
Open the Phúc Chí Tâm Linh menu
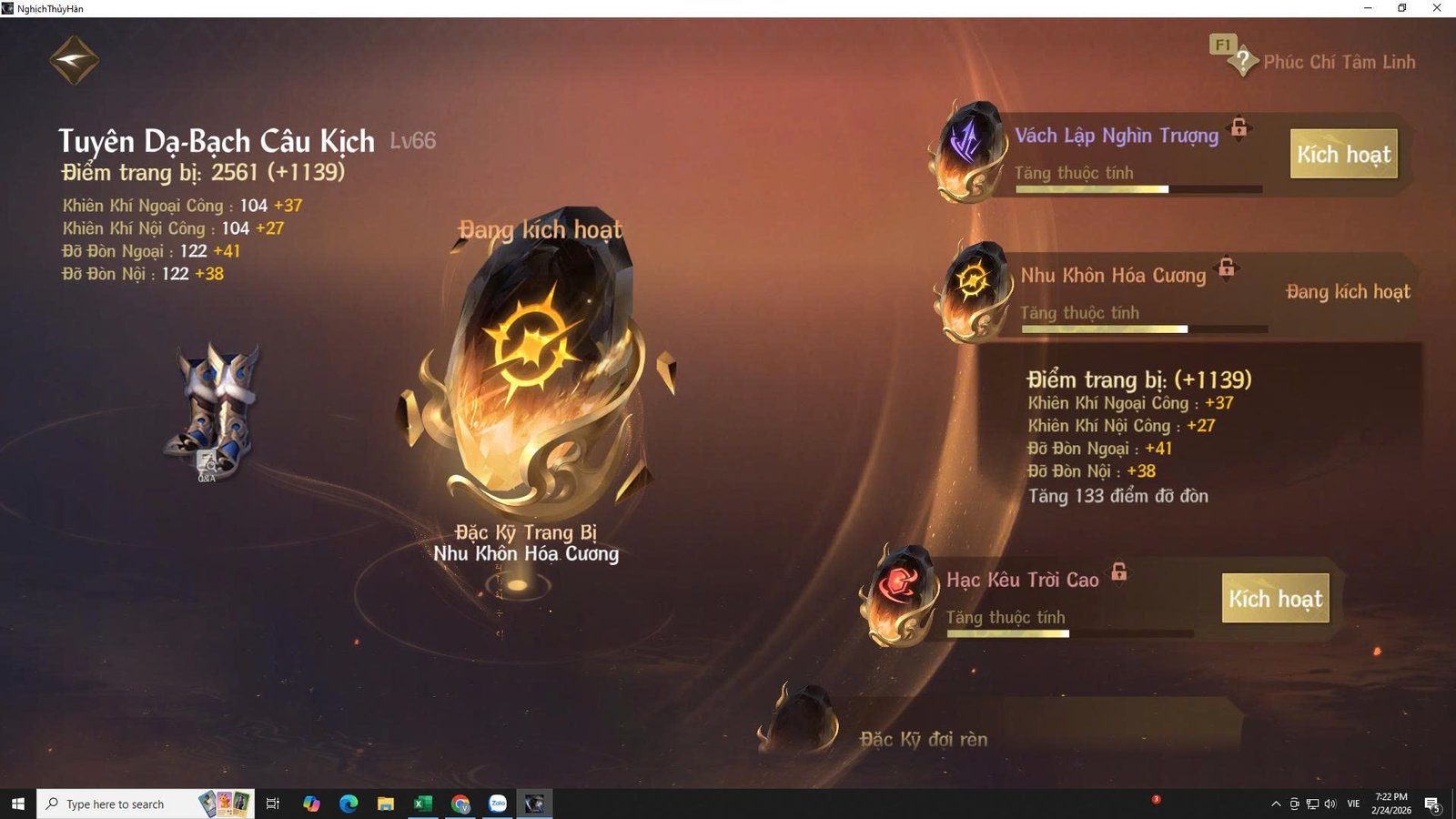(1340, 62)
